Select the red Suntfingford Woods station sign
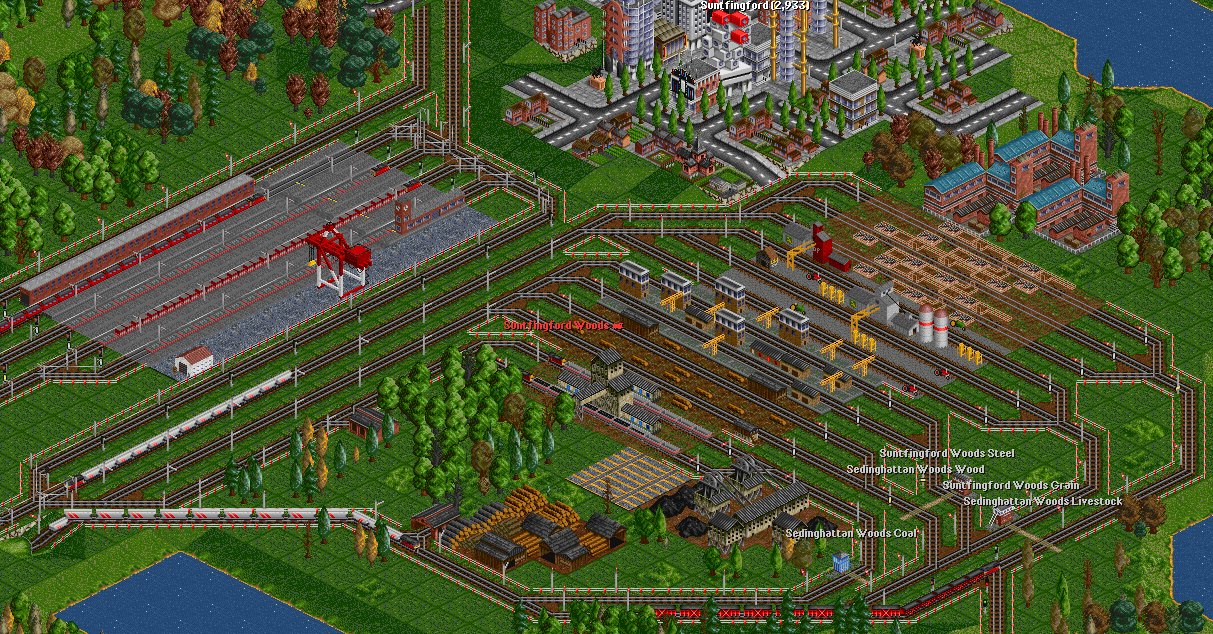The image size is (1213, 634). coord(562,326)
